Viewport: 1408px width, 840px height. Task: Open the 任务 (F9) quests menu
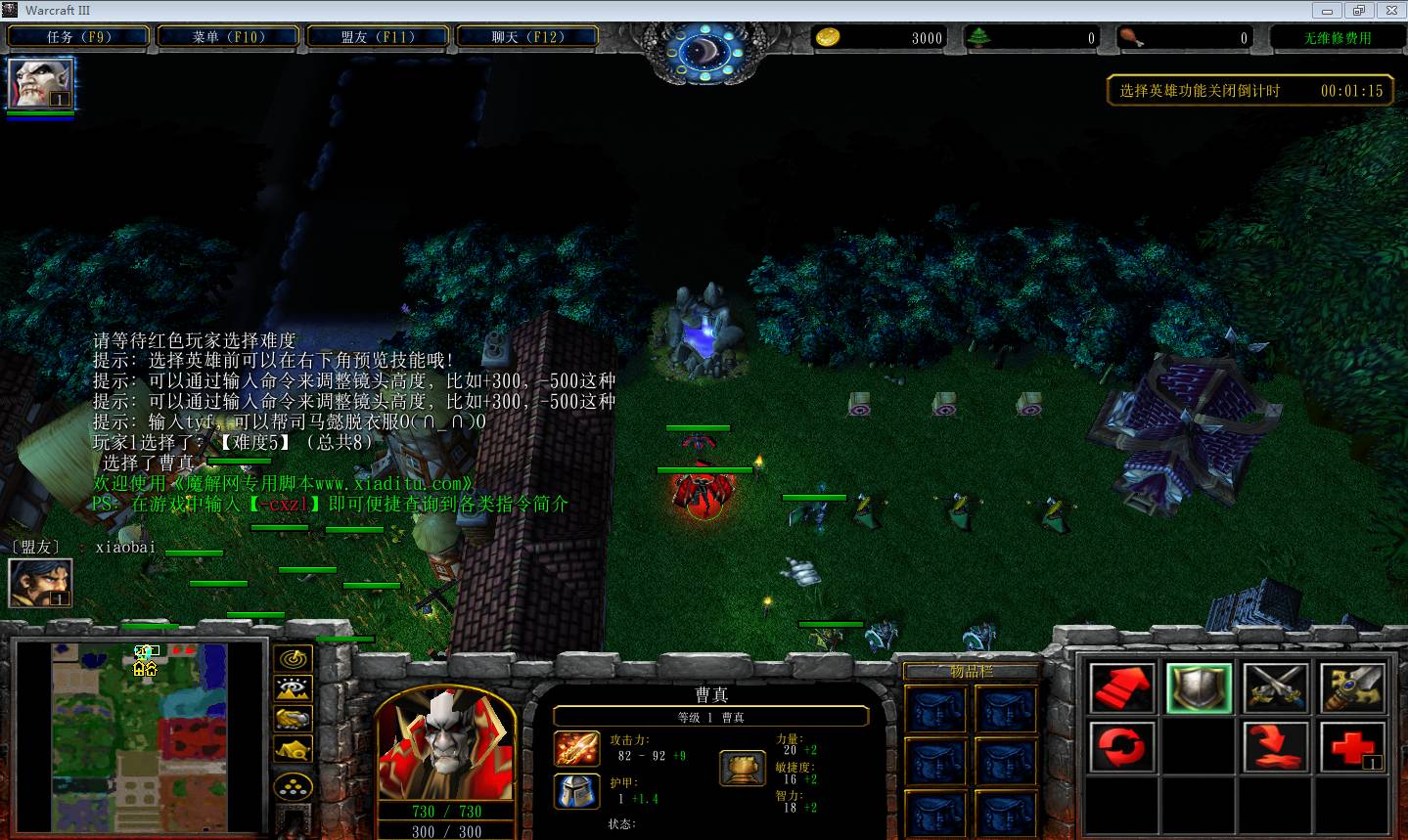(78, 37)
